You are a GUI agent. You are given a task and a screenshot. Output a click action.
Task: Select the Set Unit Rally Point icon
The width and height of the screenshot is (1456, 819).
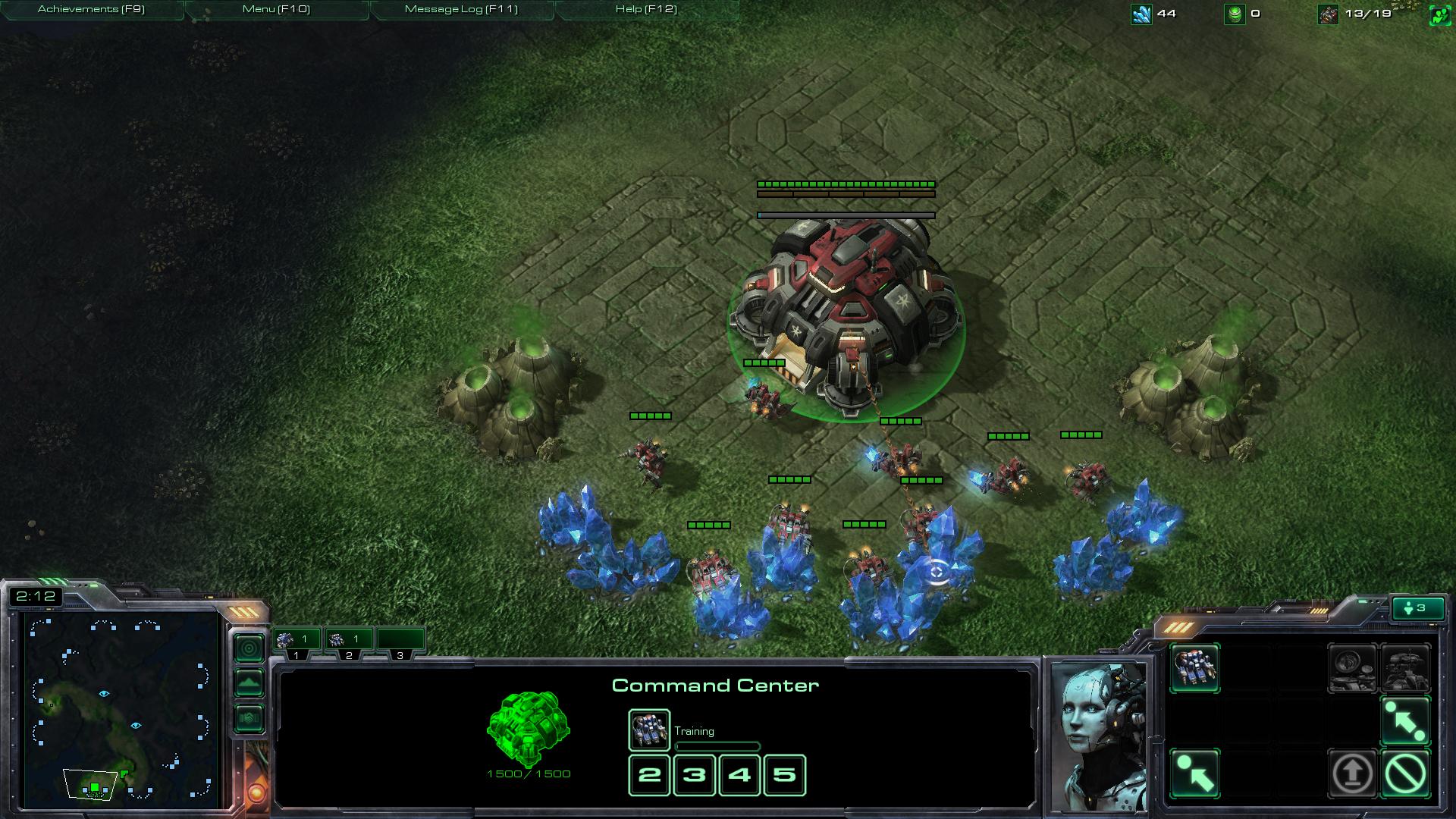(x=1406, y=720)
